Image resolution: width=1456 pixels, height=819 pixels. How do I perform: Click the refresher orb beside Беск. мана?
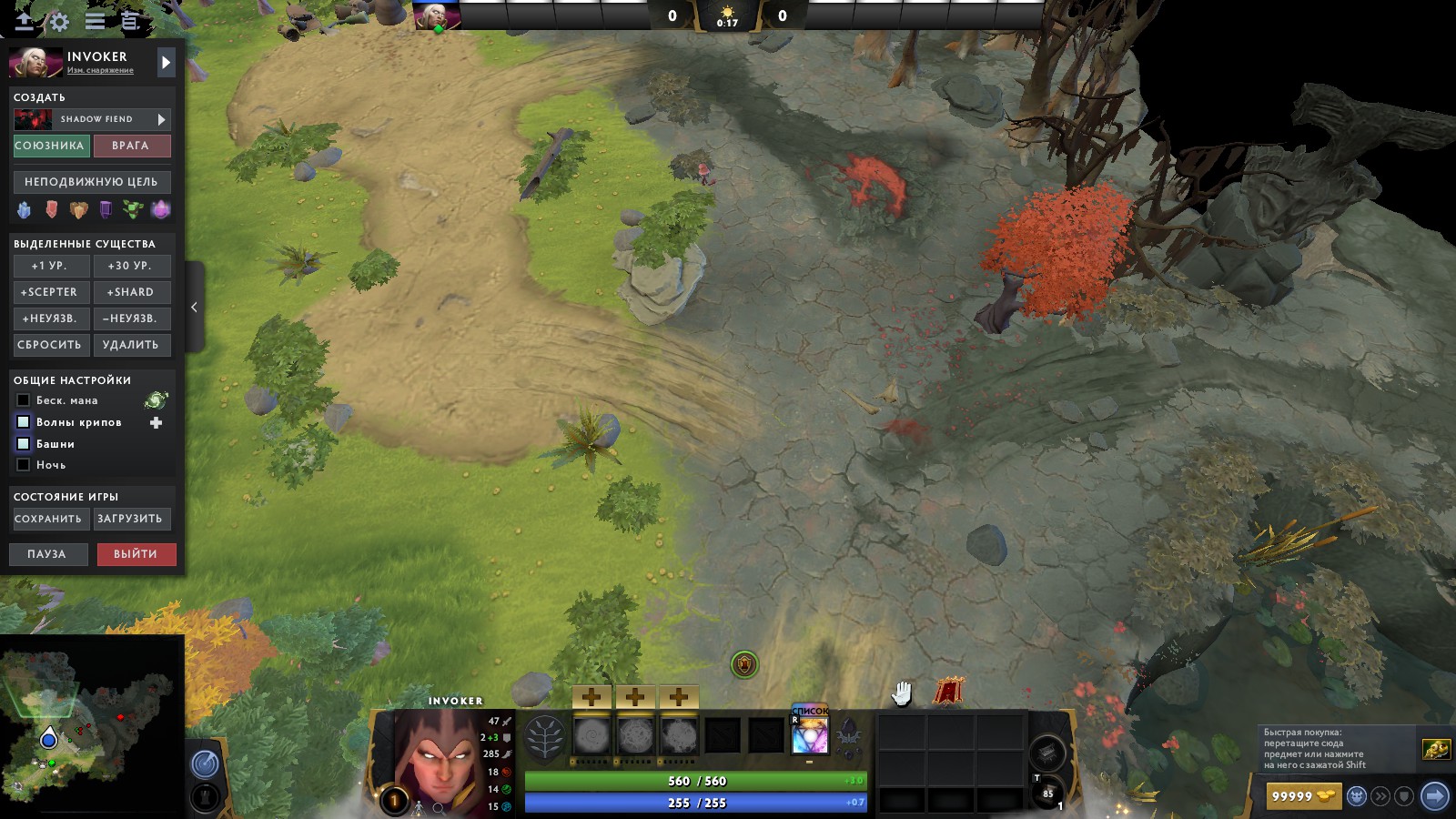[157, 400]
